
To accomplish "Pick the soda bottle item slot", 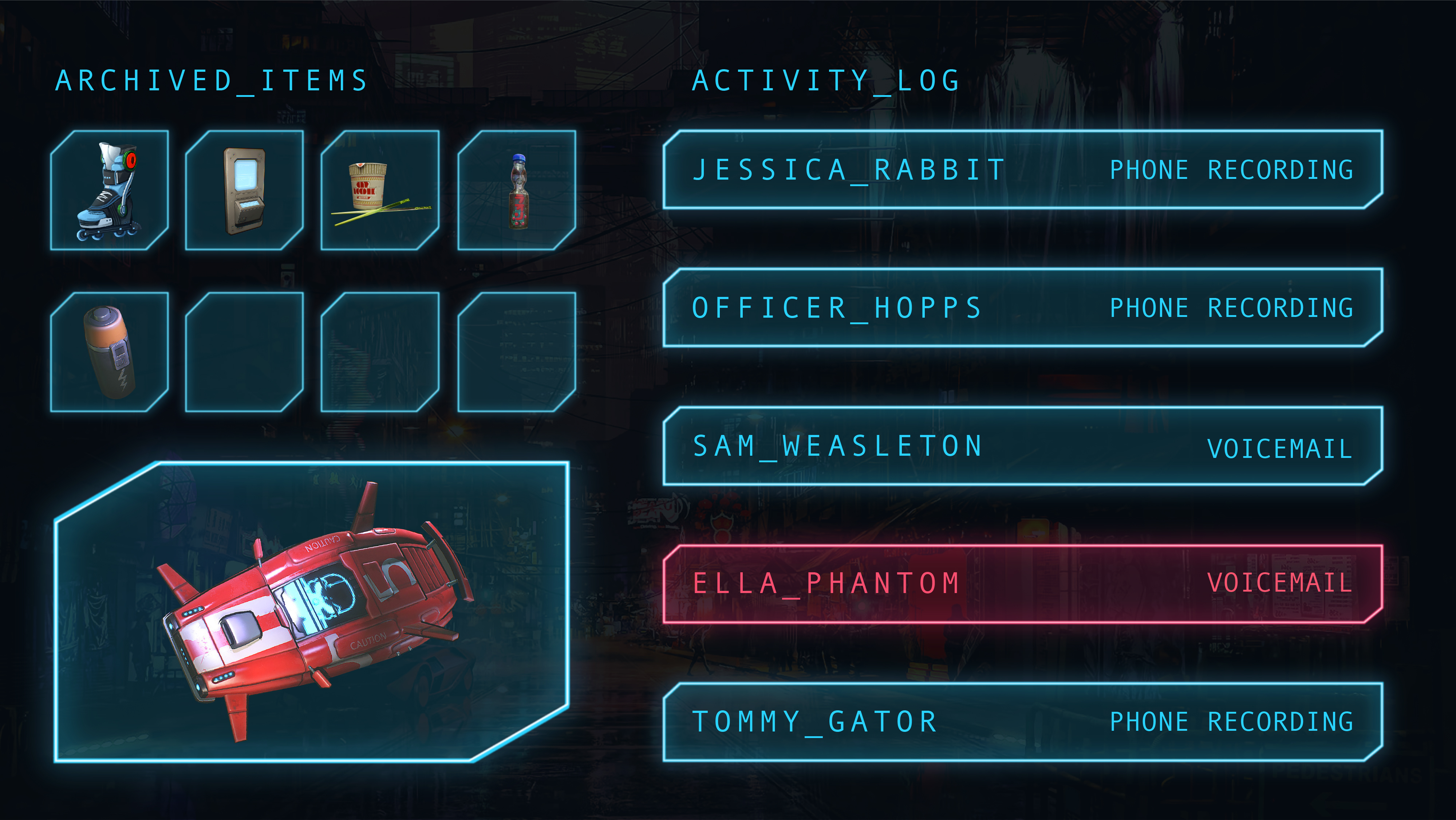I will click(517, 190).
